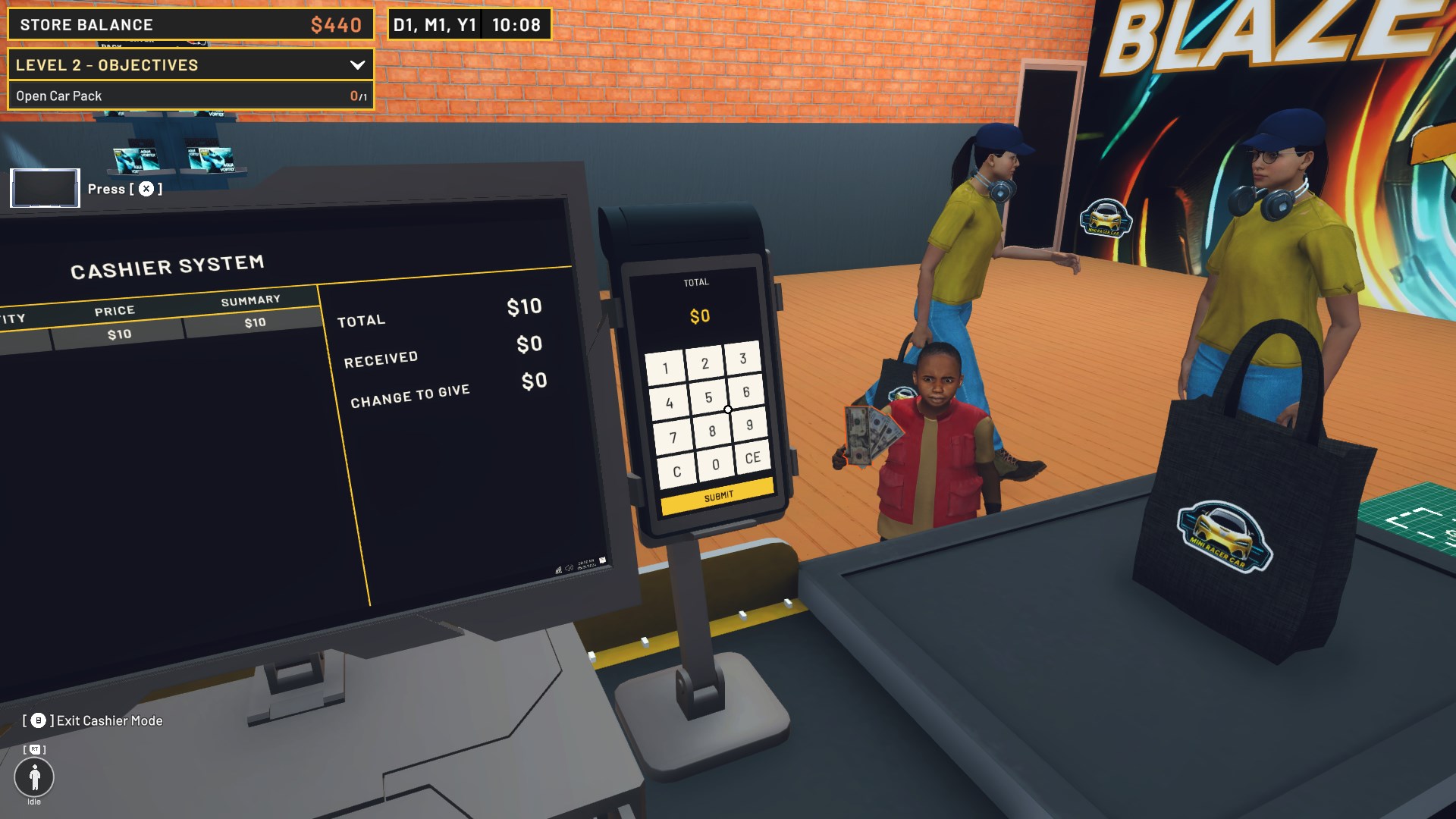
Task: Click the notification icon on the cashier screen corner
Action: point(602,561)
